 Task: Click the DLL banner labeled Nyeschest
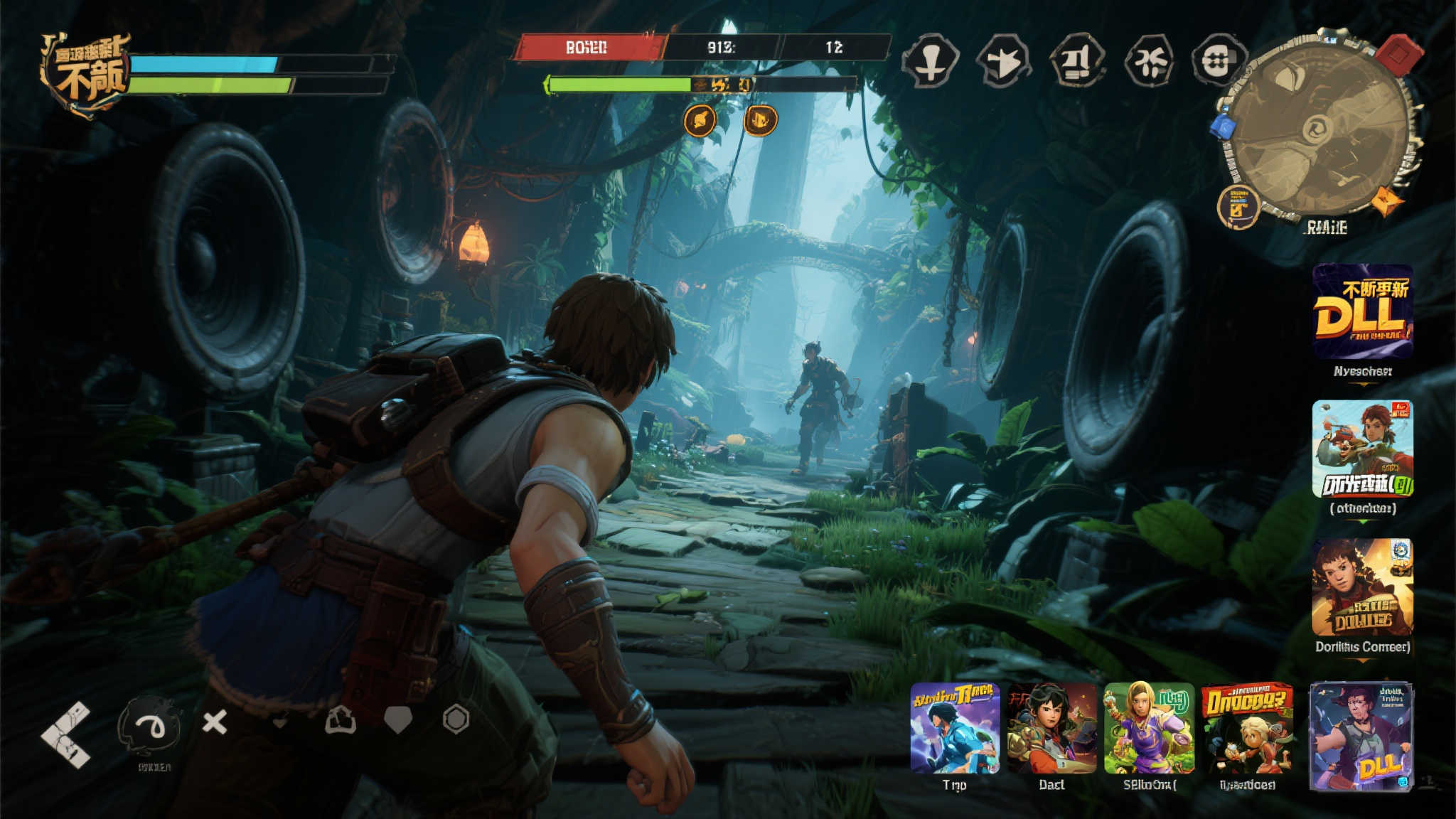(x=1362, y=311)
